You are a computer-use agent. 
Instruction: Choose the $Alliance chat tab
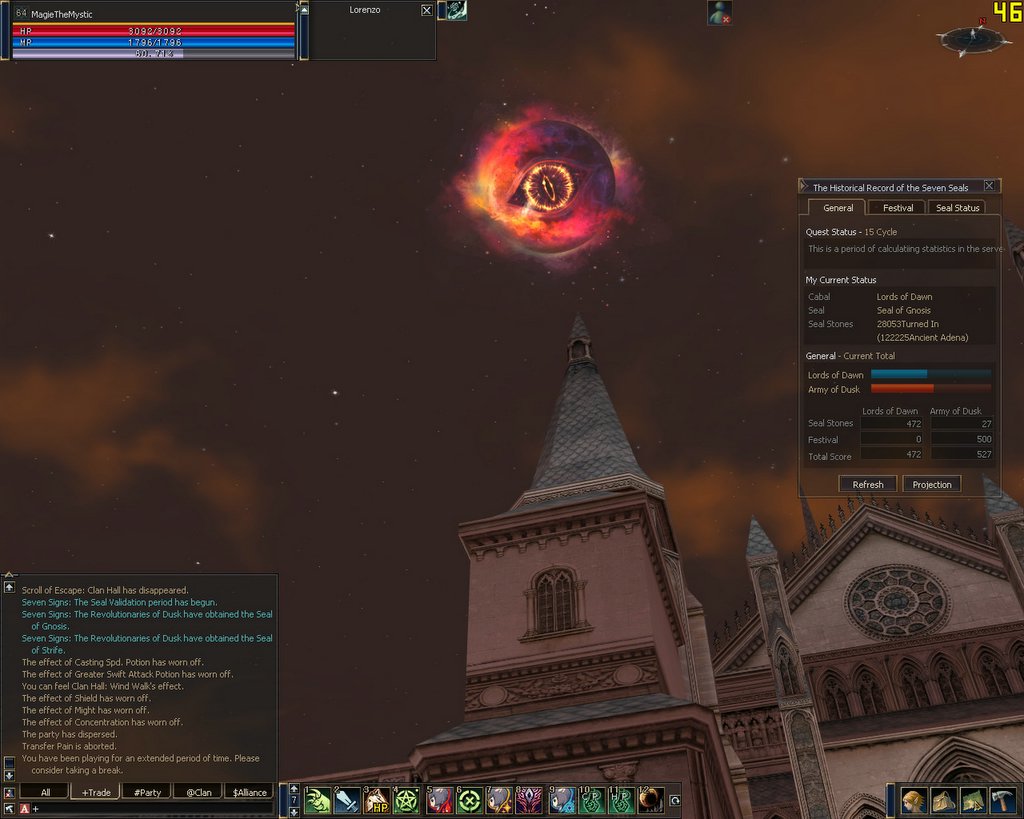249,792
